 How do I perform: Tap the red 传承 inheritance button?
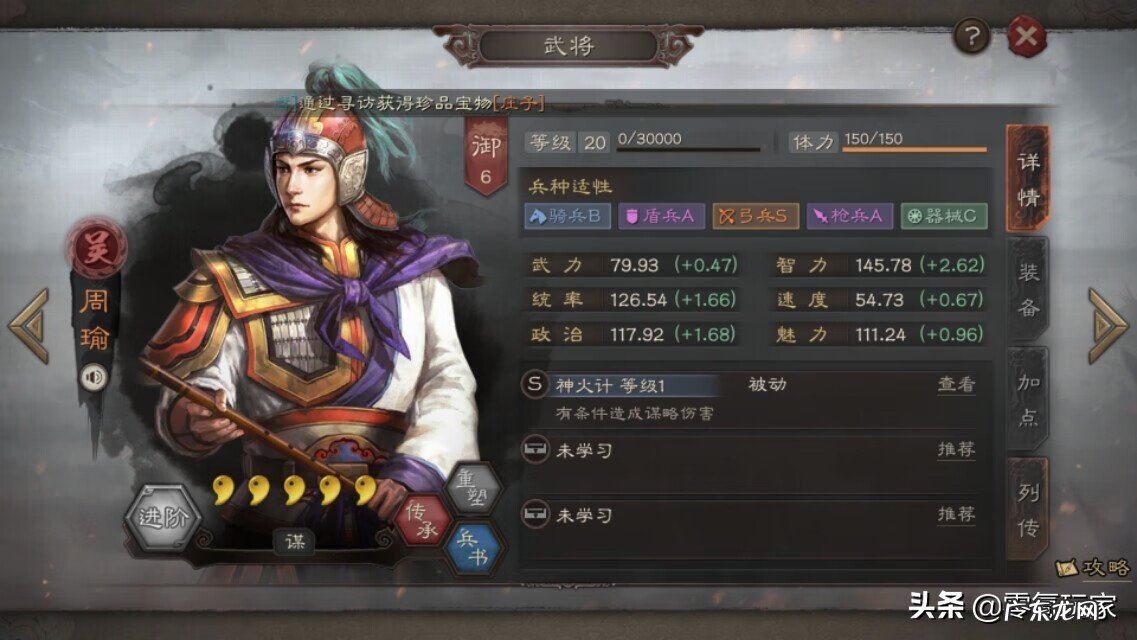[x=424, y=519]
